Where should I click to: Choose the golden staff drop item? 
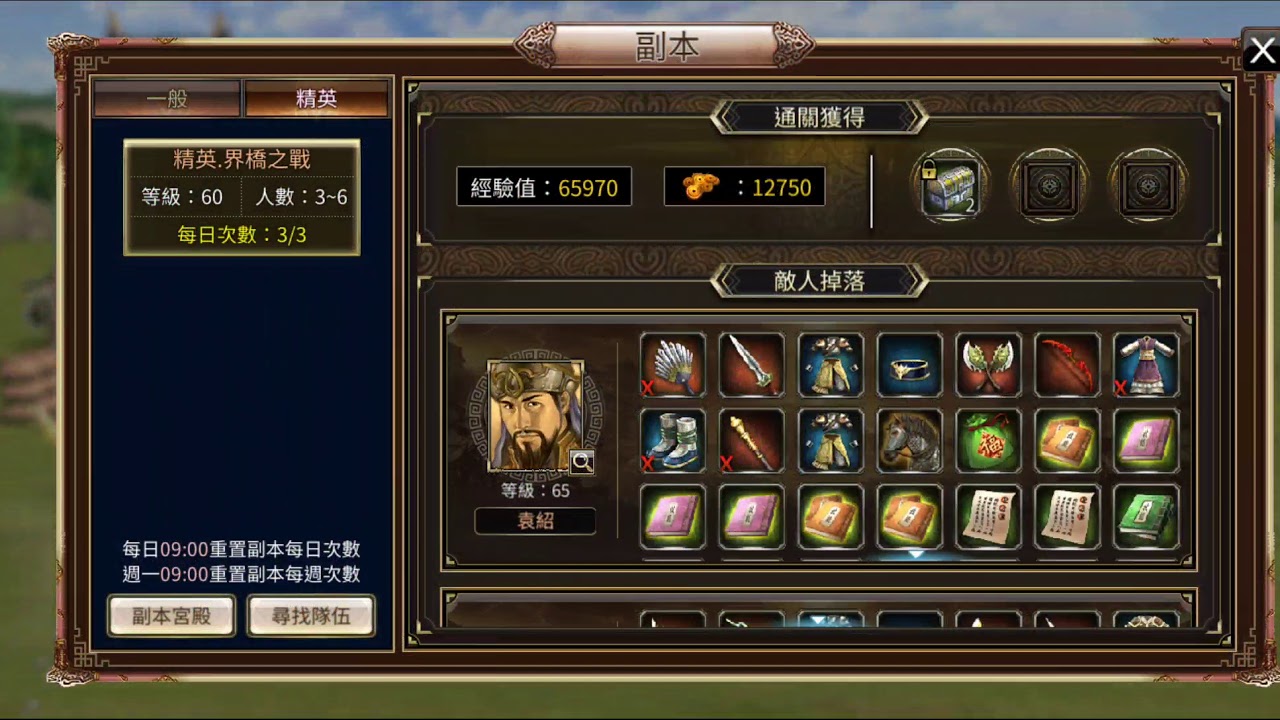point(751,441)
